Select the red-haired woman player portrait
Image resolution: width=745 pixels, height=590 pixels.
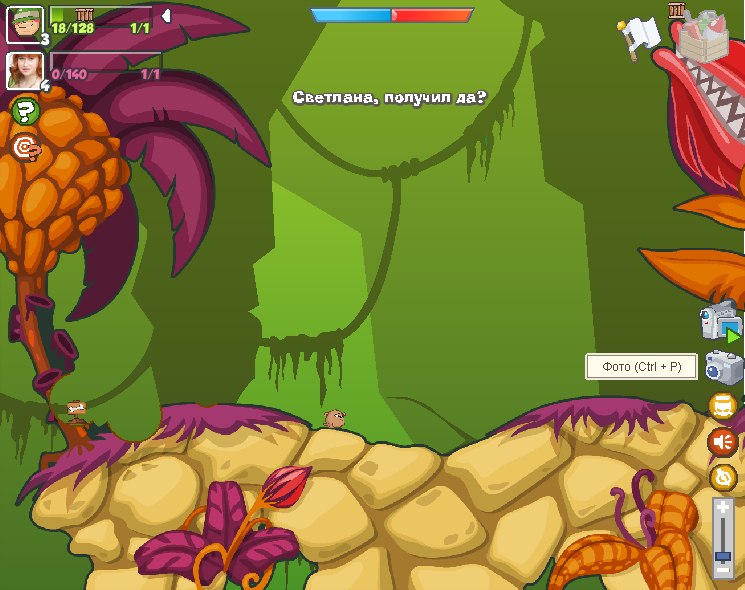coord(23,70)
